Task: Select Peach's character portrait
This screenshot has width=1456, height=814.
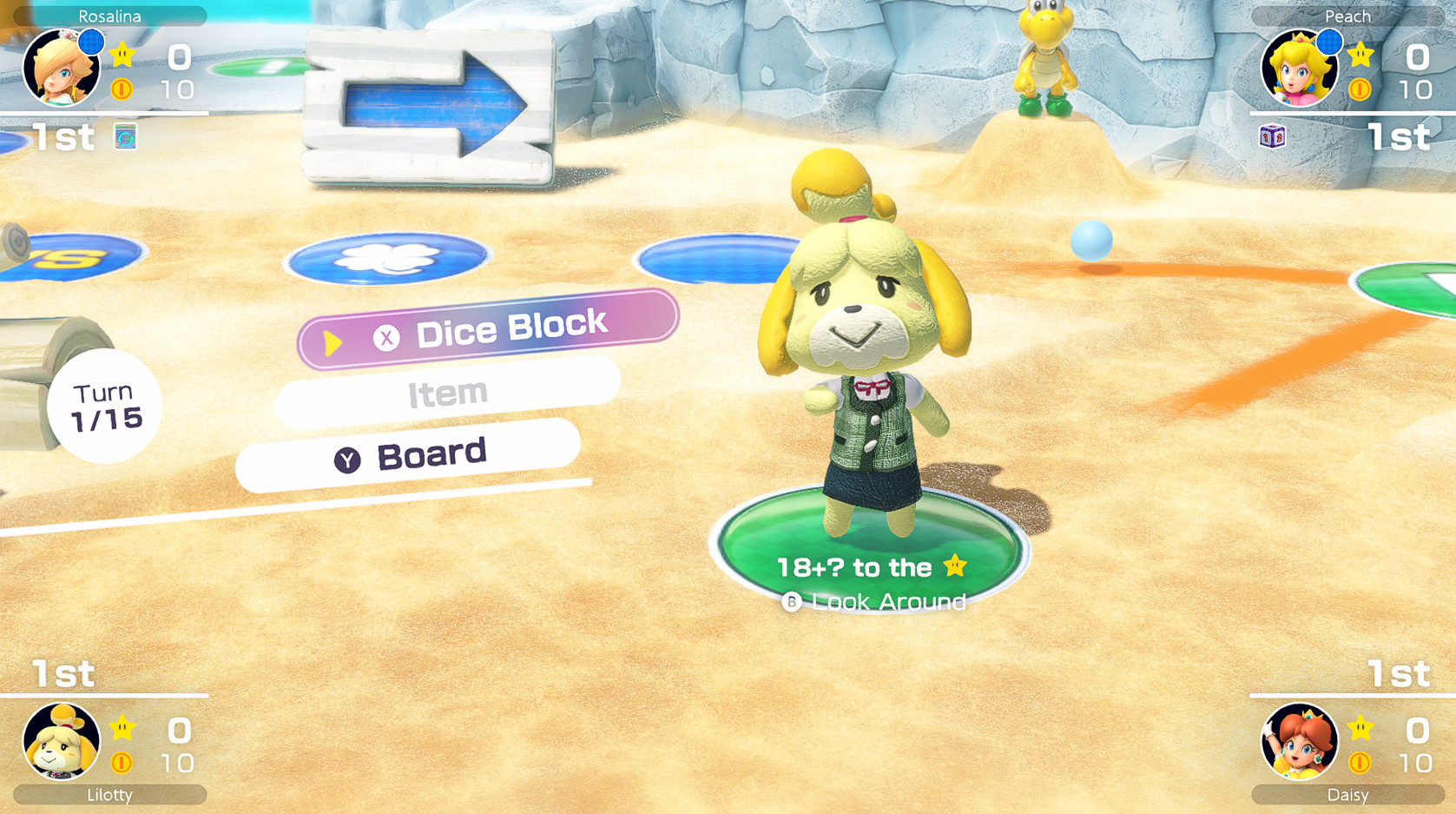Action: click(1299, 68)
